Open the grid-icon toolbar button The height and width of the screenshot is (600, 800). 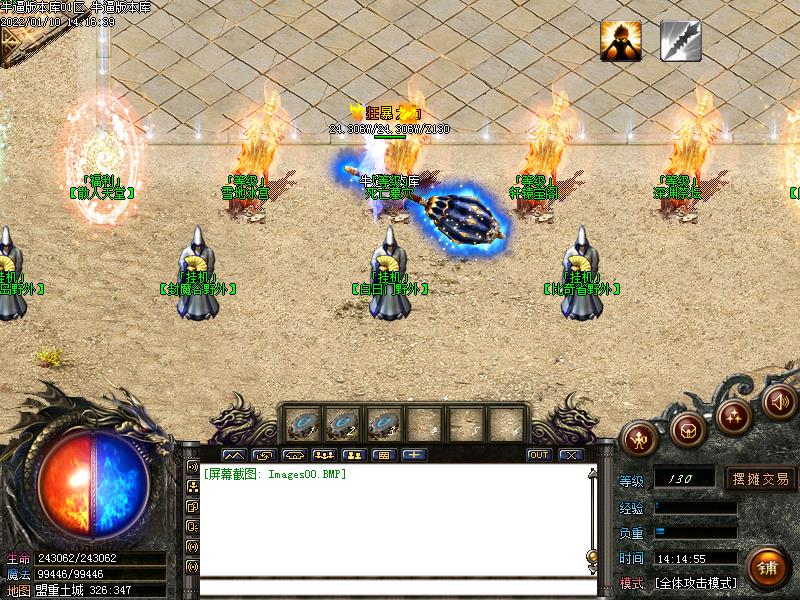click(x=381, y=455)
